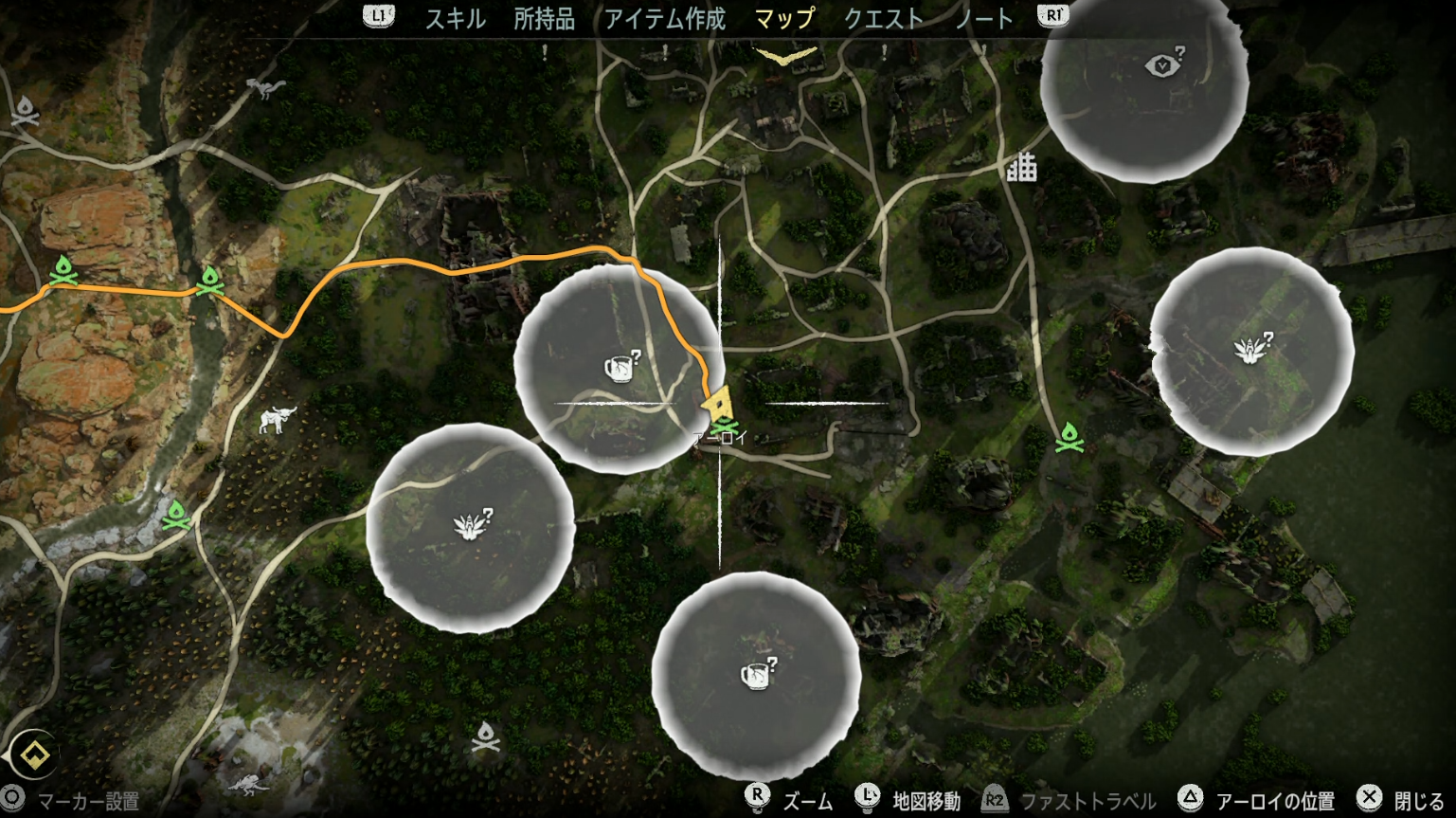The width and height of the screenshot is (1456, 818).
Task: Show the クエスト tab
Action: (883, 19)
